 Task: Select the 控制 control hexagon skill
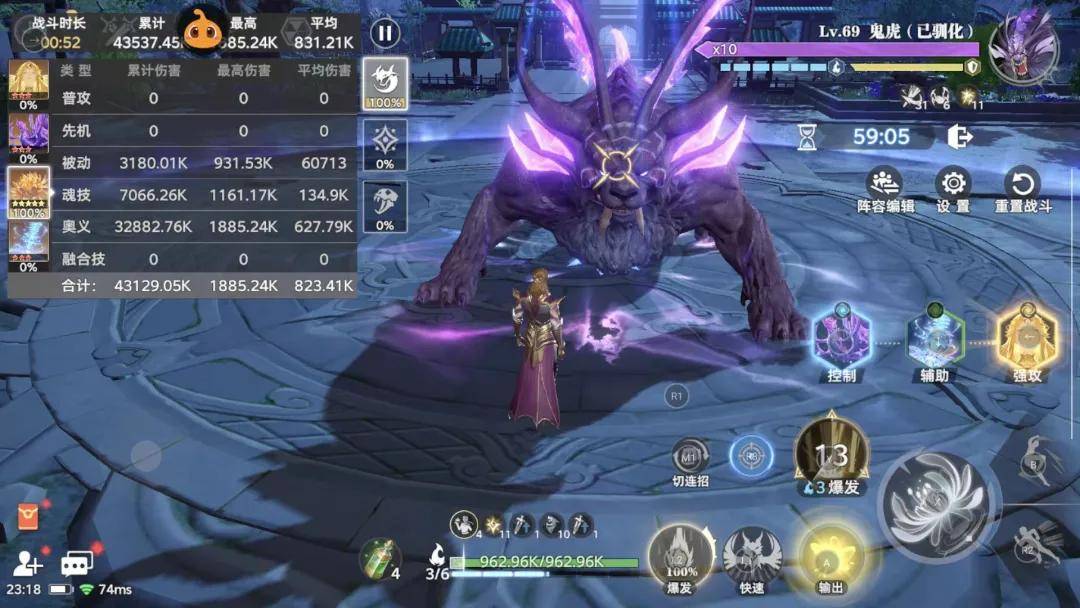pyautogui.click(x=841, y=339)
